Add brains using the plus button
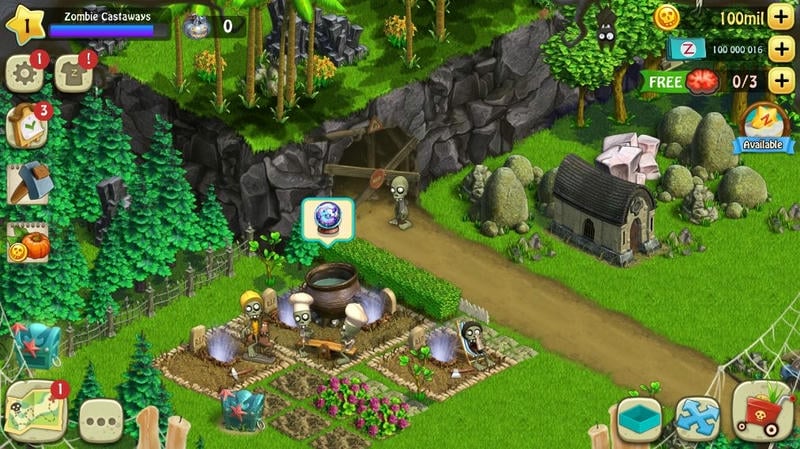Viewport: 800px width, 449px height. tap(781, 81)
